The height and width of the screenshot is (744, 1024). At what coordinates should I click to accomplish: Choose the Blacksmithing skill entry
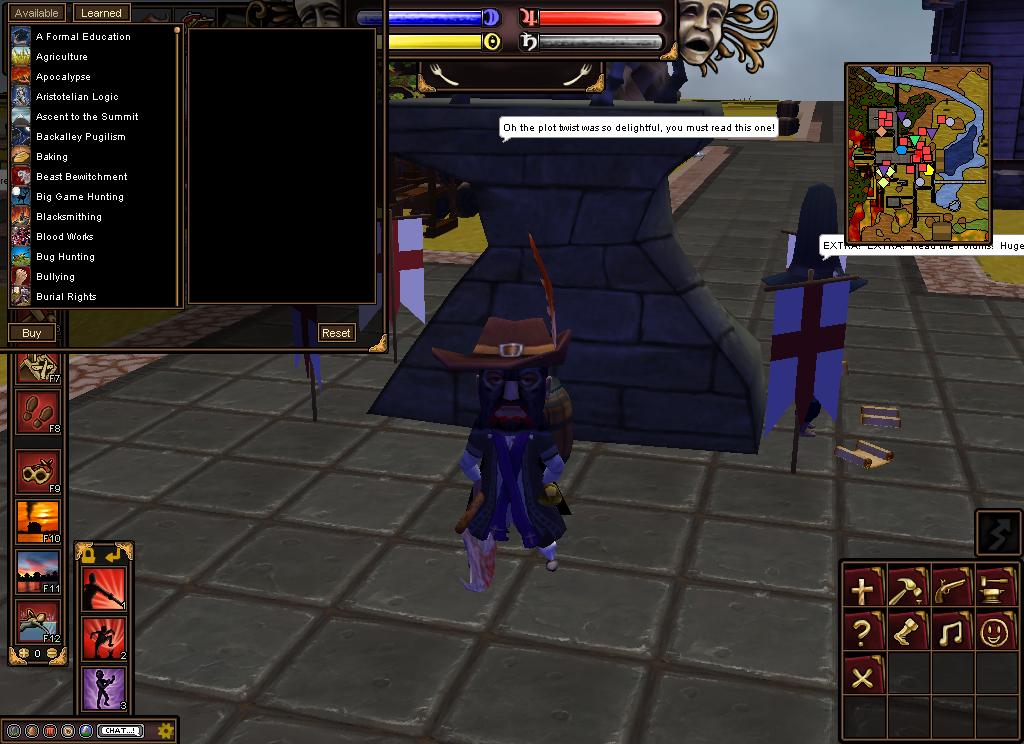point(69,217)
